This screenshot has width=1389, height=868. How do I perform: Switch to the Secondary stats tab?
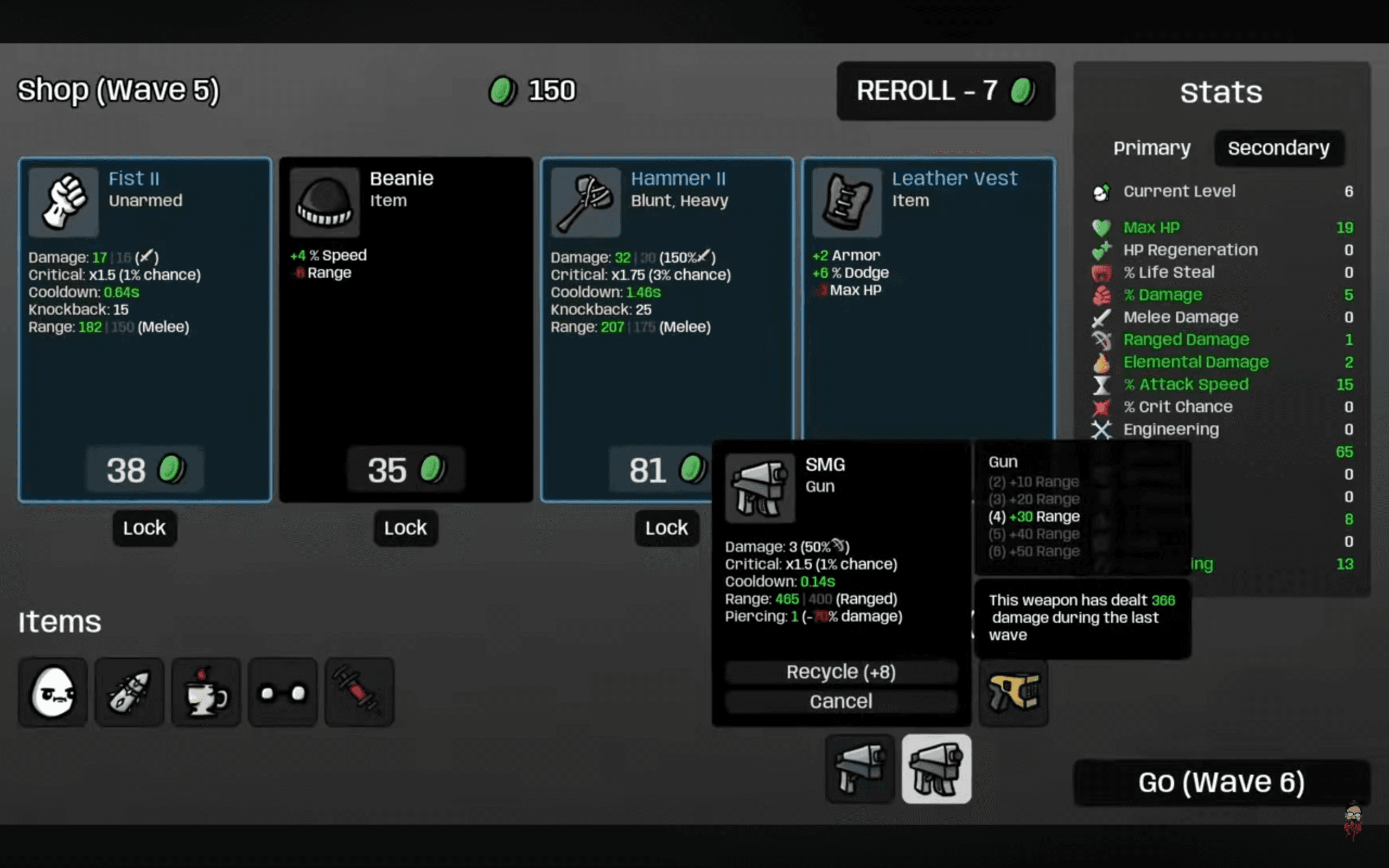pos(1278,148)
